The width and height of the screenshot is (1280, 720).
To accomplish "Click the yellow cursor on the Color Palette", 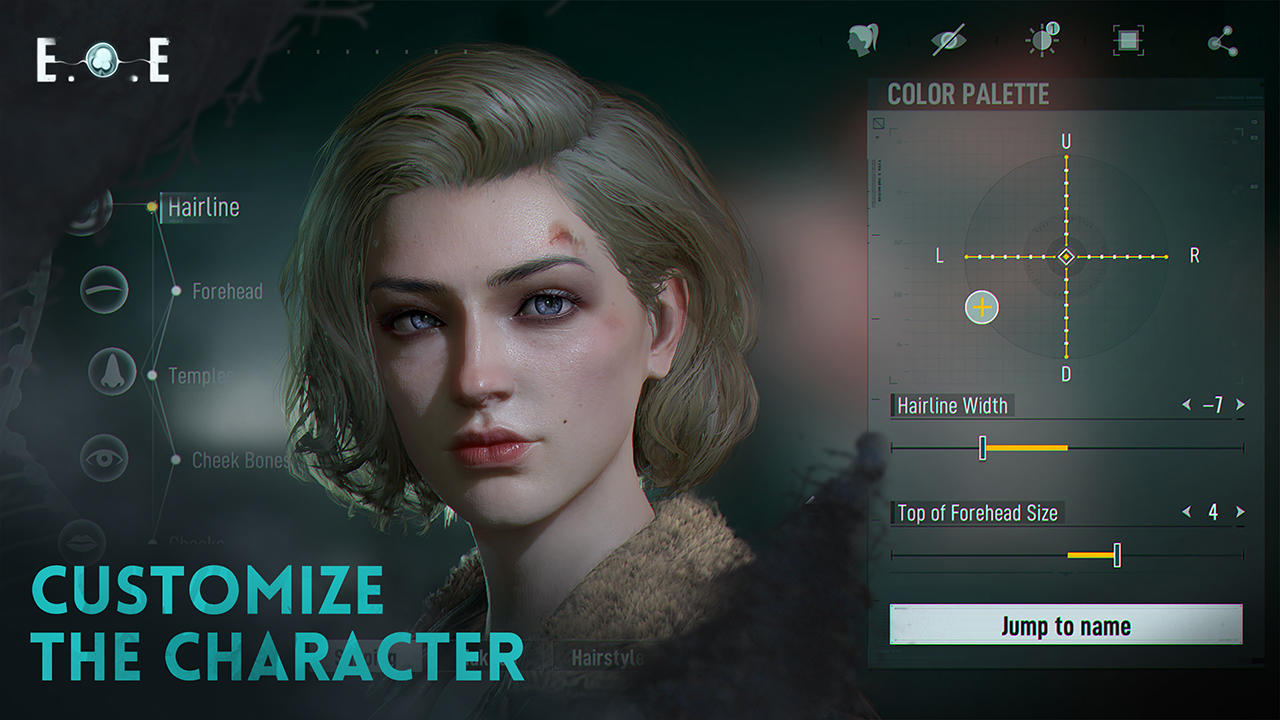I will click(981, 308).
